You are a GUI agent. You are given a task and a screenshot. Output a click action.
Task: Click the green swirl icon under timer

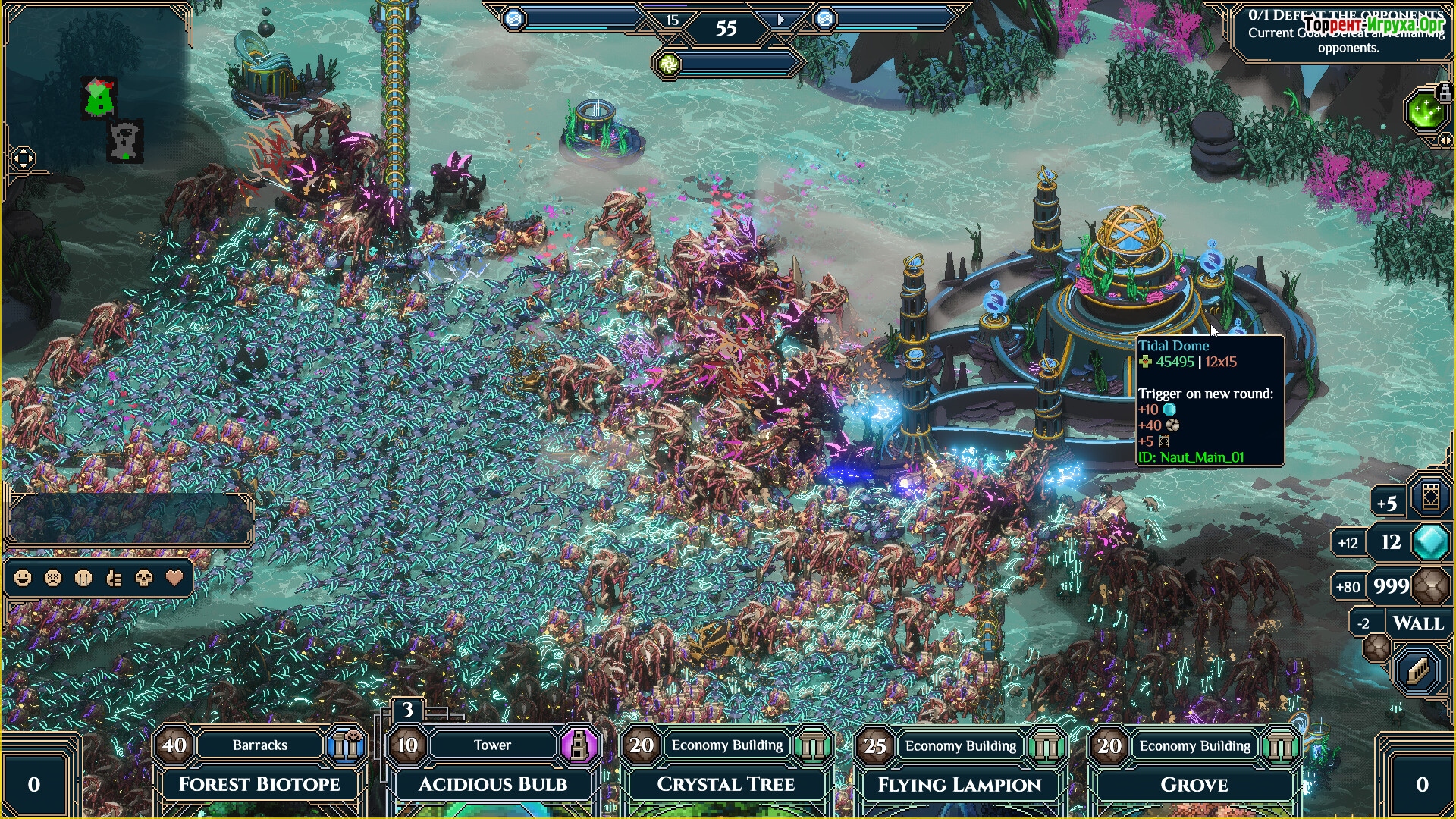point(669,64)
